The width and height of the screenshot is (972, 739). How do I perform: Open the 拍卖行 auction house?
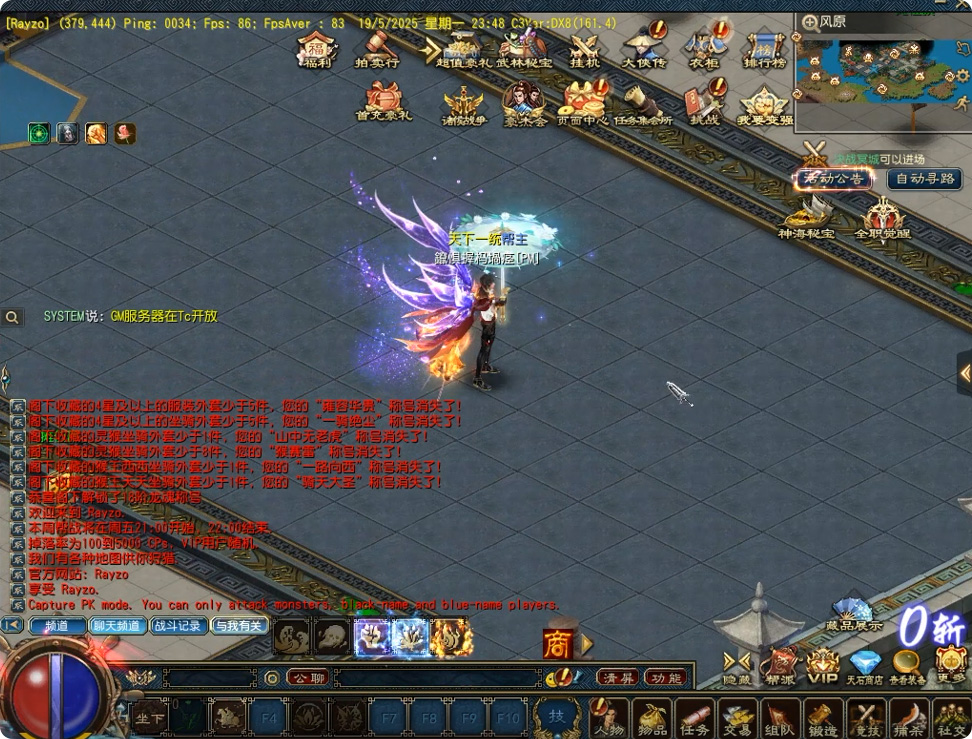(x=378, y=49)
